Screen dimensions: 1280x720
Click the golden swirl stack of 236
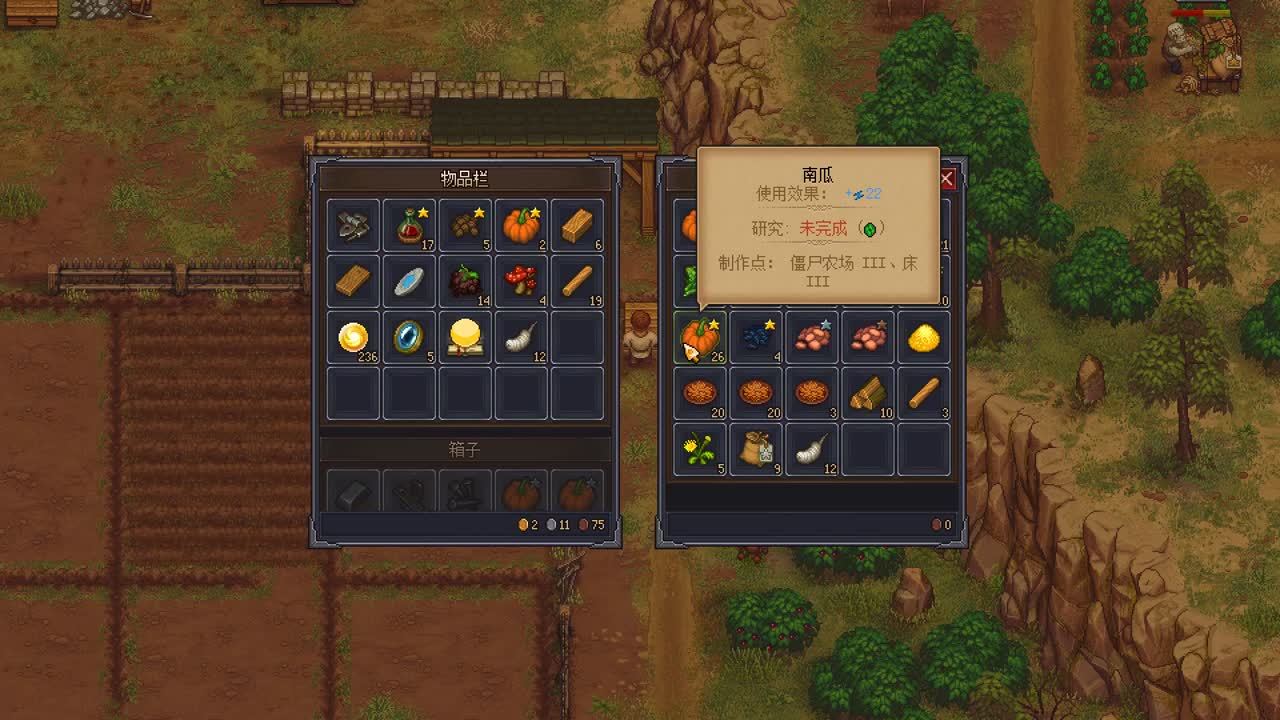tap(353, 337)
